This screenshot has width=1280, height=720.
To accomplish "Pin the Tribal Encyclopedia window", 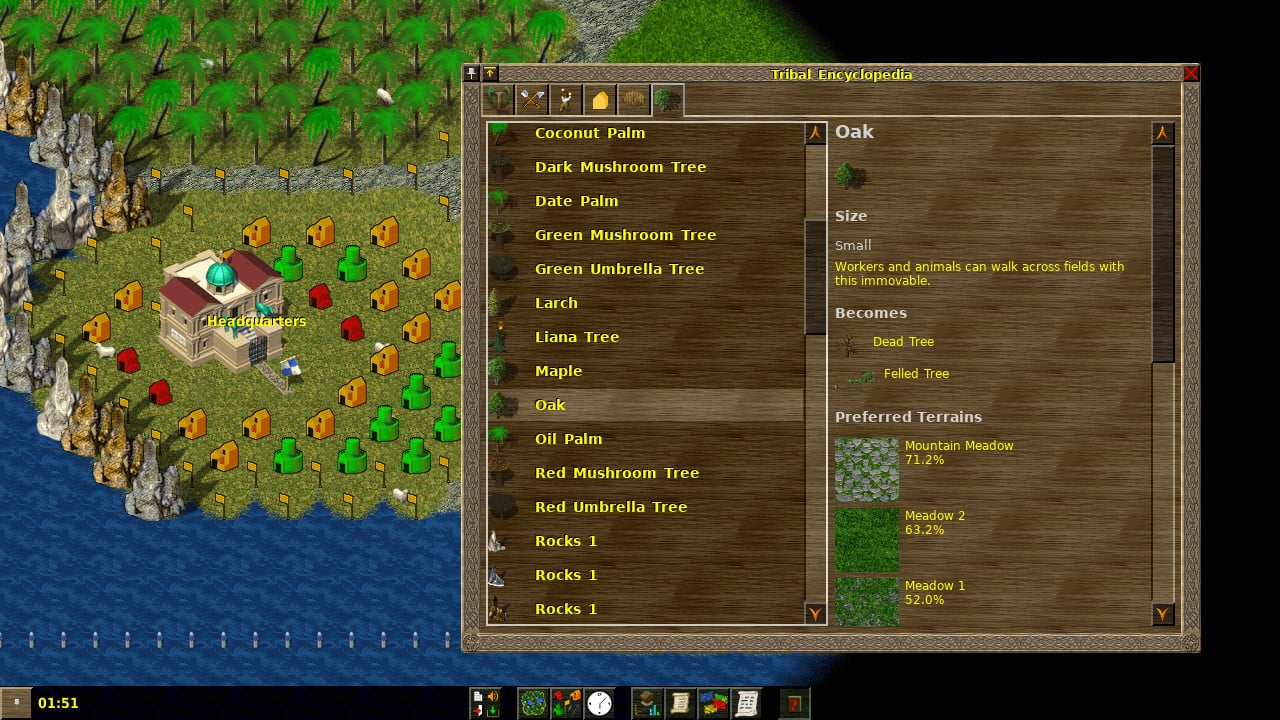I will 470,72.
